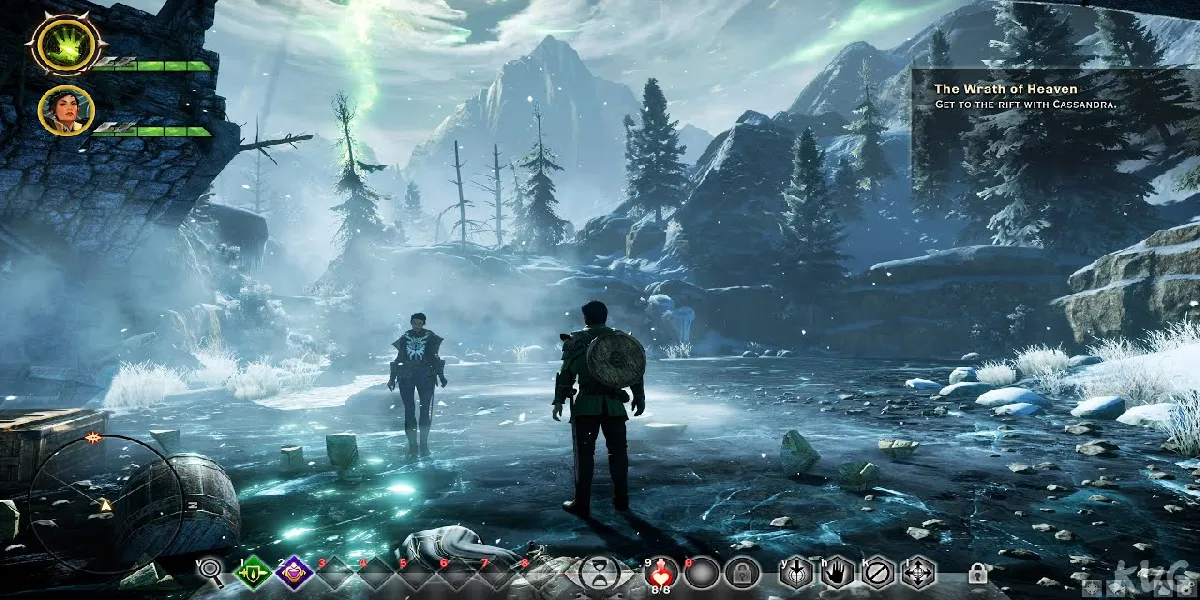The image size is (1200, 600).
Task: Toggle the small padlock hotbar lock
Action: 978,573
